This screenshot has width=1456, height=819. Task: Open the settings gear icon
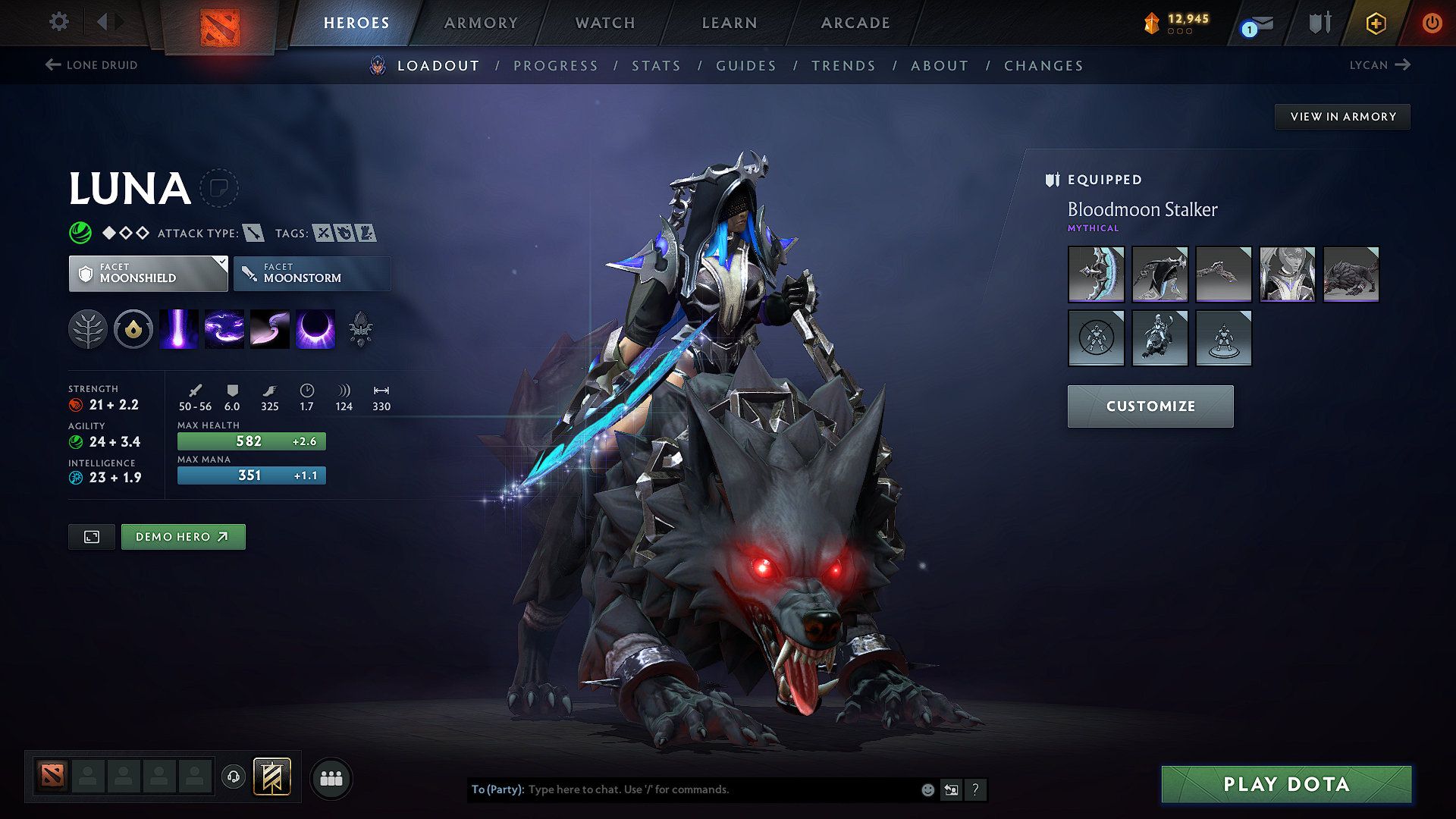(58, 23)
